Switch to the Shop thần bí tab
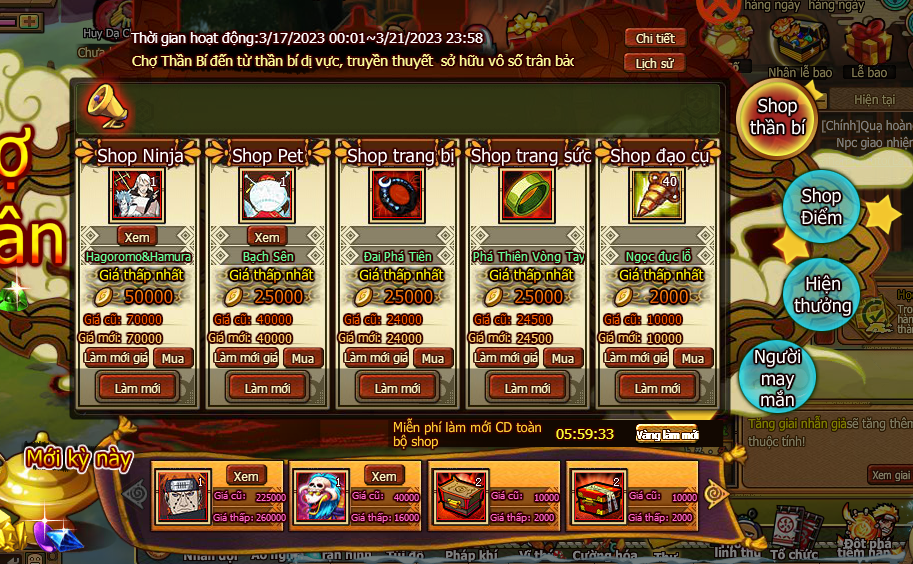The height and width of the screenshot is (564, 913). tap(777, 117)
